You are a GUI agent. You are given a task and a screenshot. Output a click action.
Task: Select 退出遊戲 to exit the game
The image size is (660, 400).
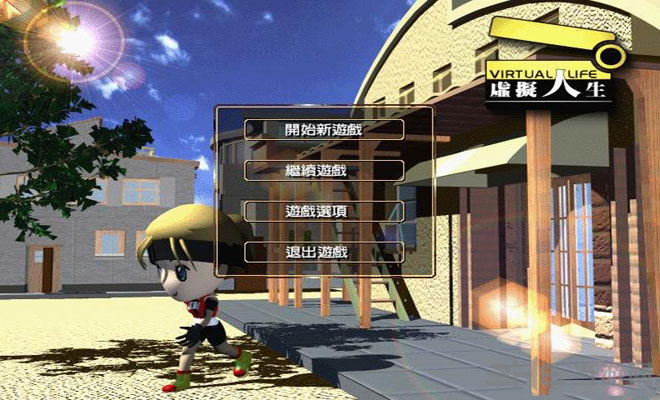coord(324,252)
